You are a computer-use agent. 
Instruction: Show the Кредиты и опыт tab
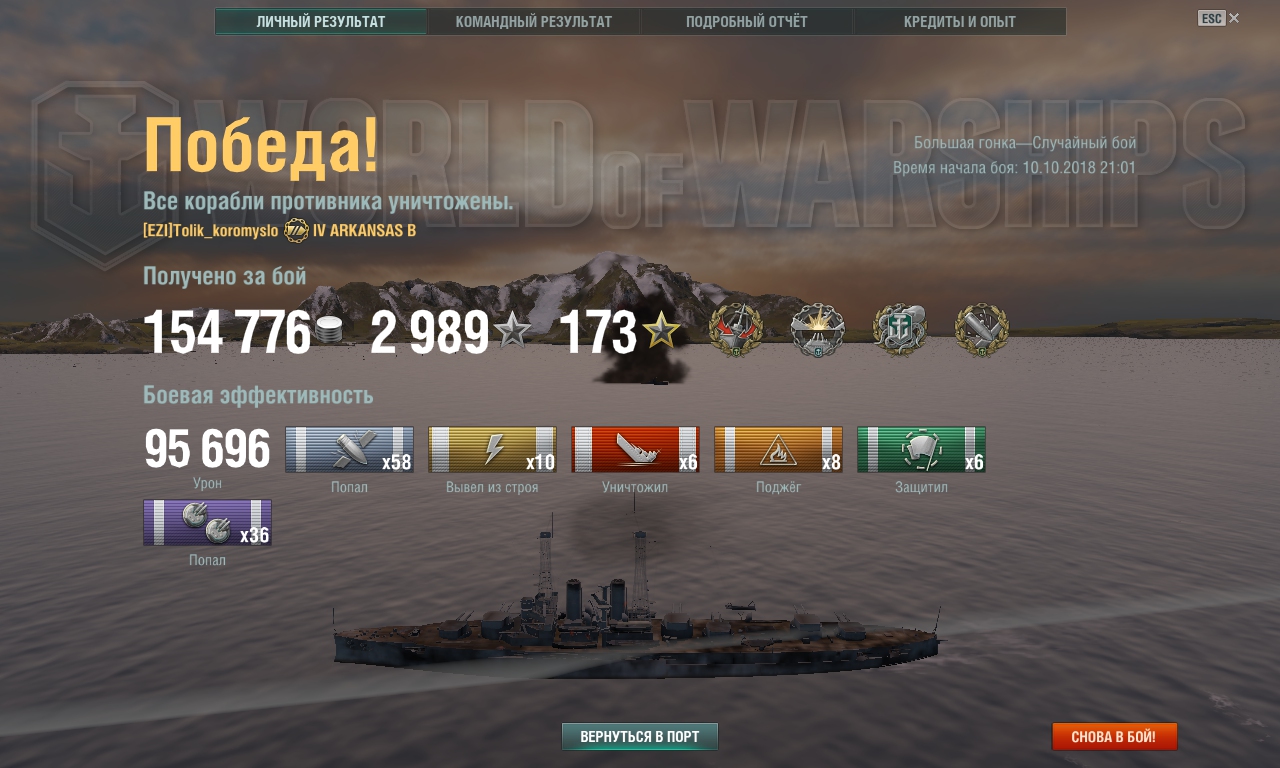(x=959, y=22)
